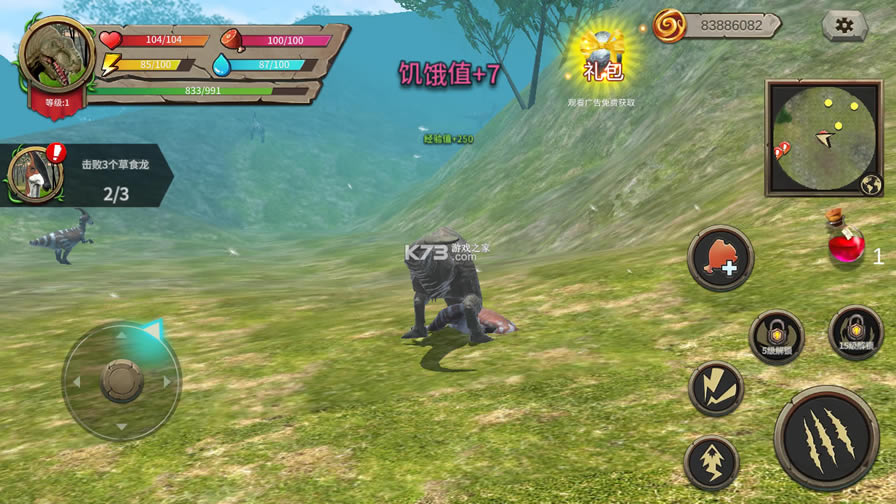Tap the virtual joystick knob
896x504 pixels.
click(122, 380)
